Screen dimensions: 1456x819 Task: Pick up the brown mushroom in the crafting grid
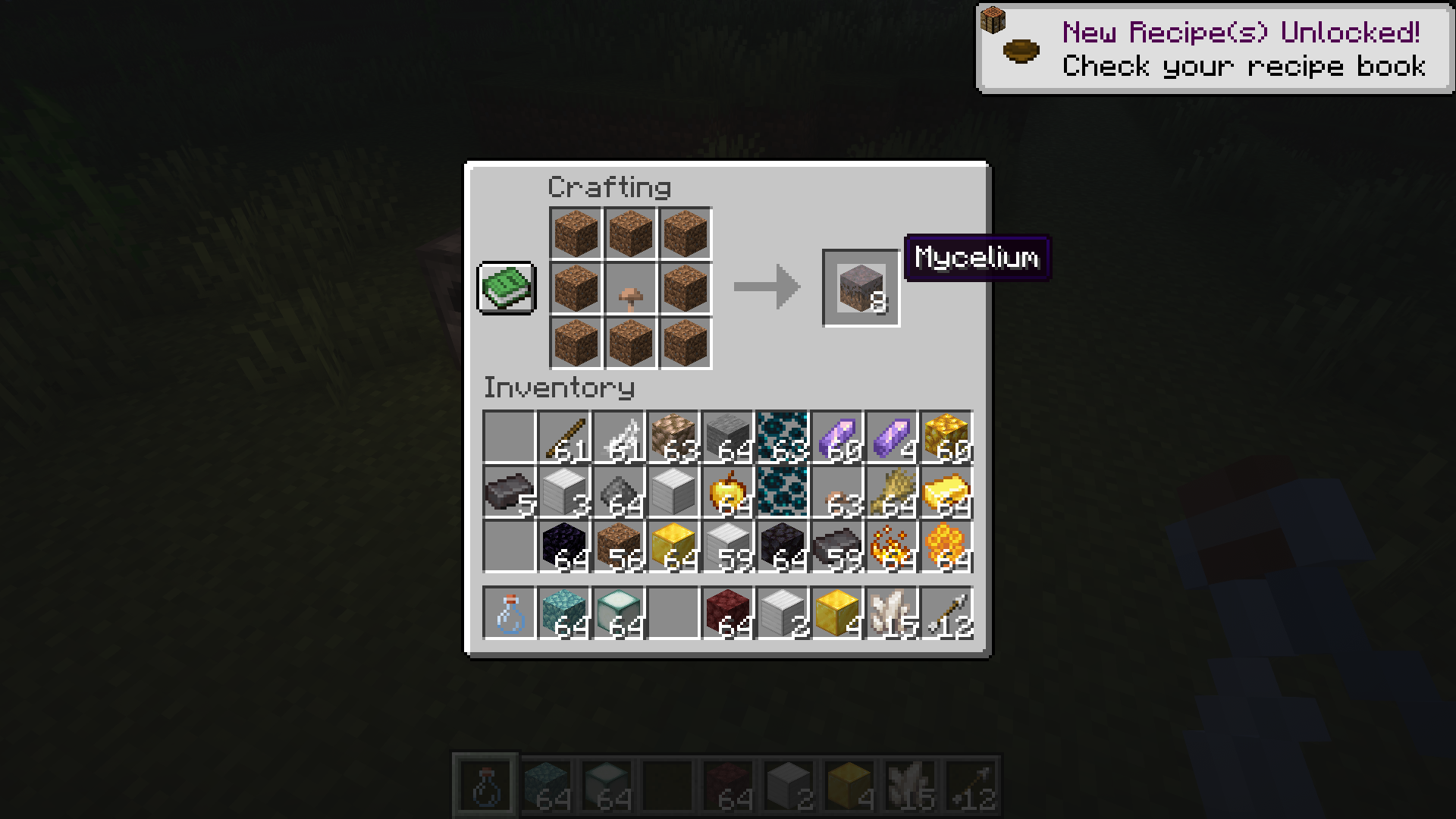point(630,289)
